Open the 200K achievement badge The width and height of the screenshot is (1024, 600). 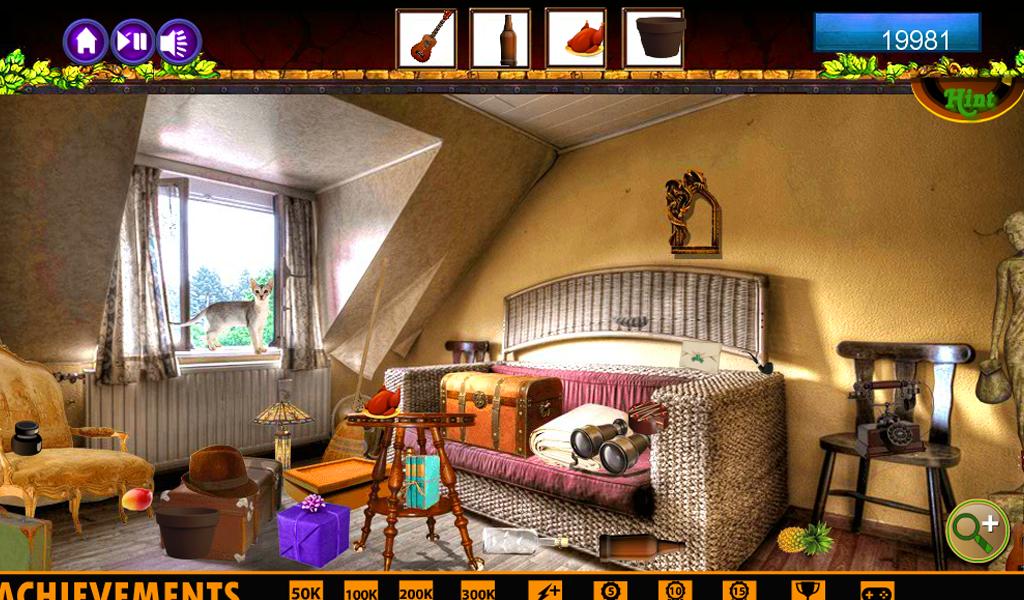click(x=416, y=590)
